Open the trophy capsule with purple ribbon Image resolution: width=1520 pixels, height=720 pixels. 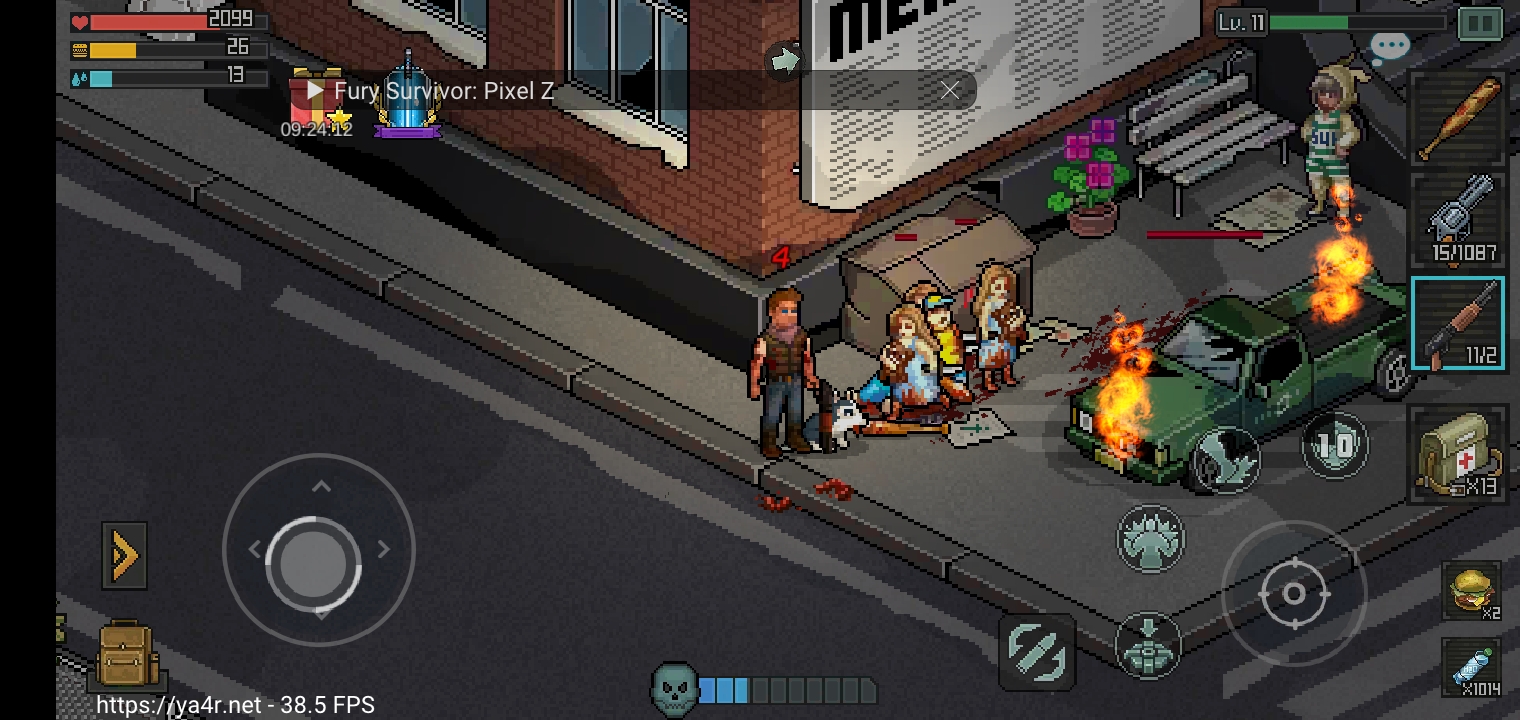tap(408, 98)
